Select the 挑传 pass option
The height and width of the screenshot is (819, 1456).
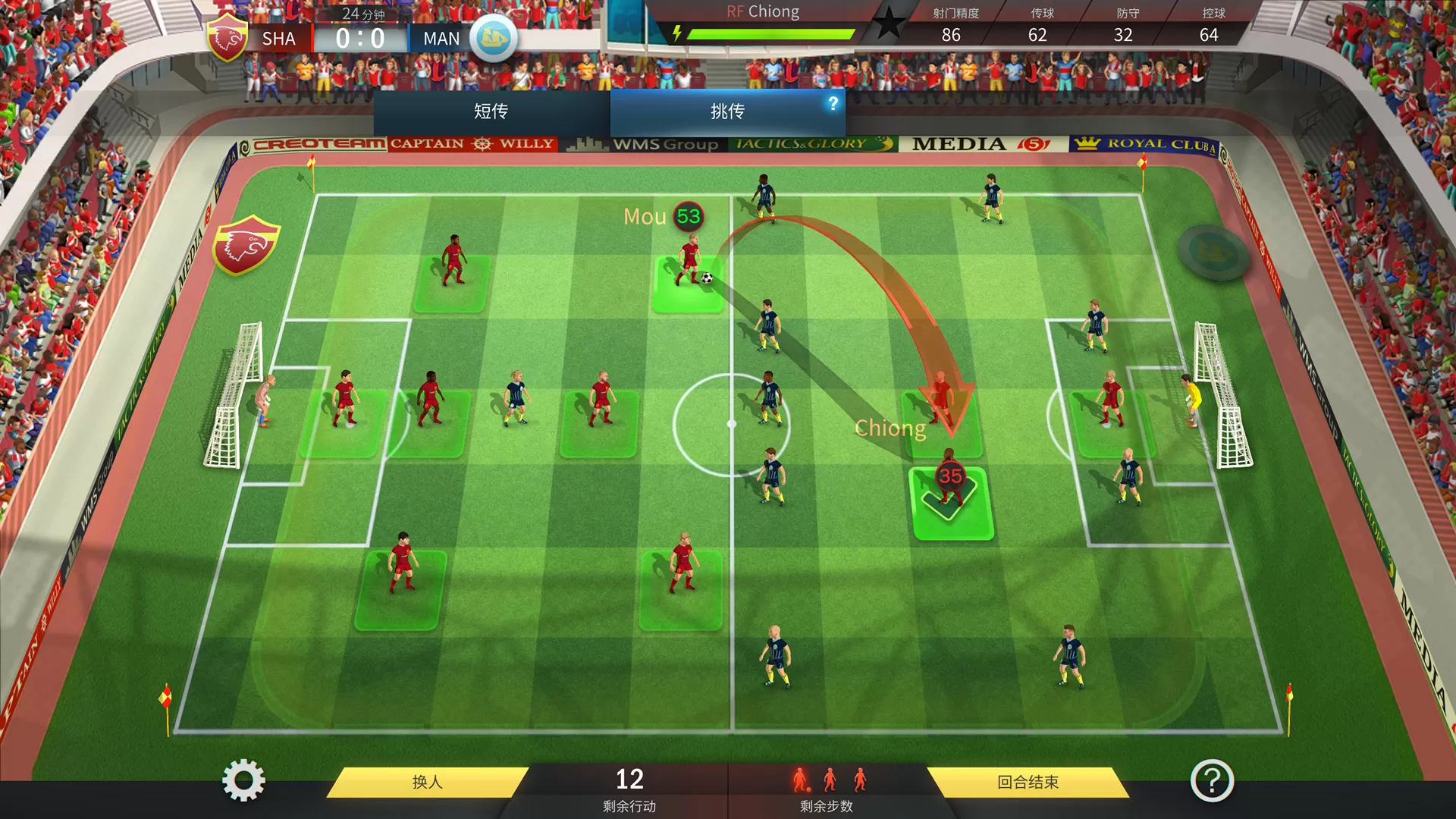point(726,111)
